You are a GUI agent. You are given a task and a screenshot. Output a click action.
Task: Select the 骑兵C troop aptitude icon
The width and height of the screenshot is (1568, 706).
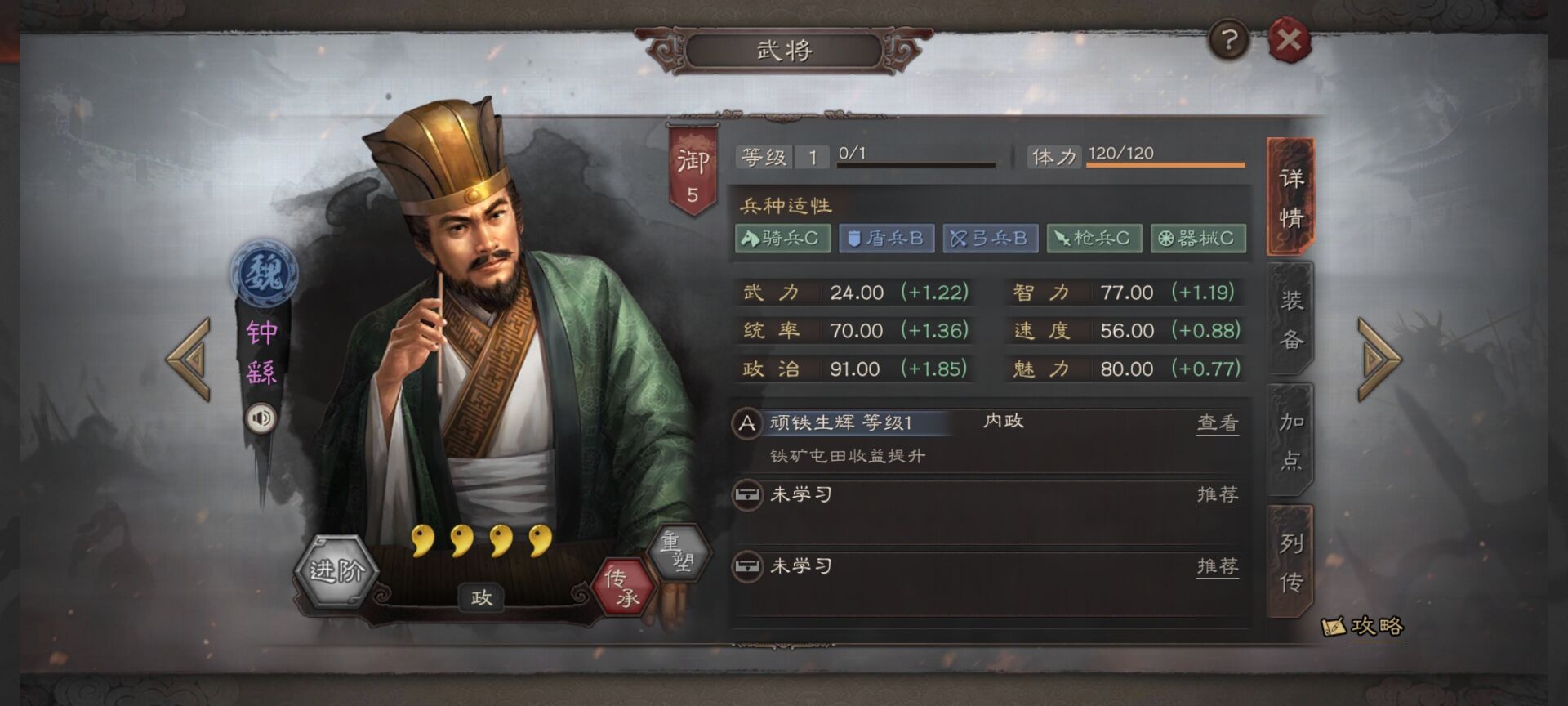784,239
